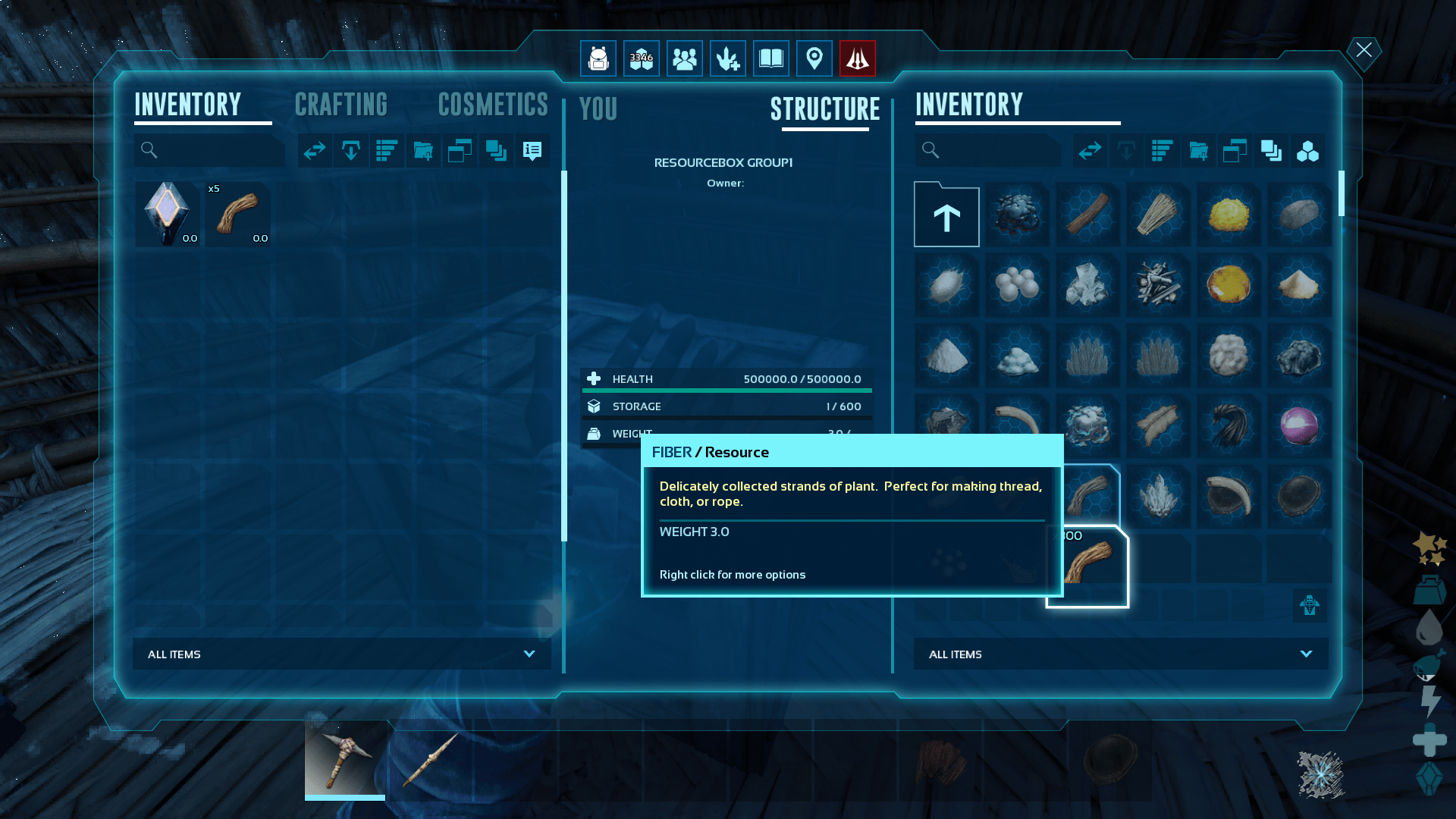Select the Structure tab
Image resolution: width=1456 pixels, height=819 pixels.
pos(825,109)
